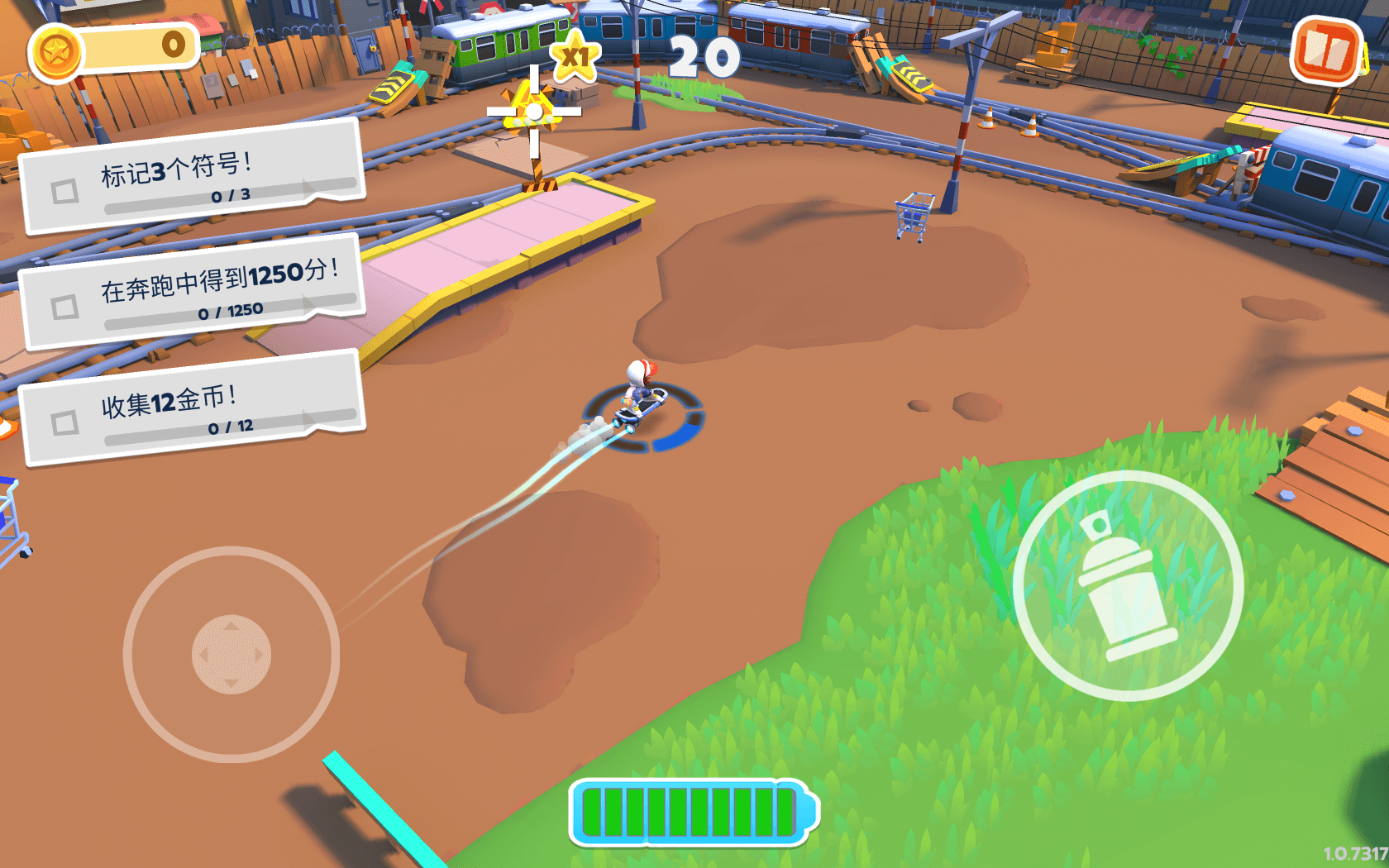The height and width of the screenshot is (868, 1389).
Task: Activate the spray can action button
Action: [1128, 585]
